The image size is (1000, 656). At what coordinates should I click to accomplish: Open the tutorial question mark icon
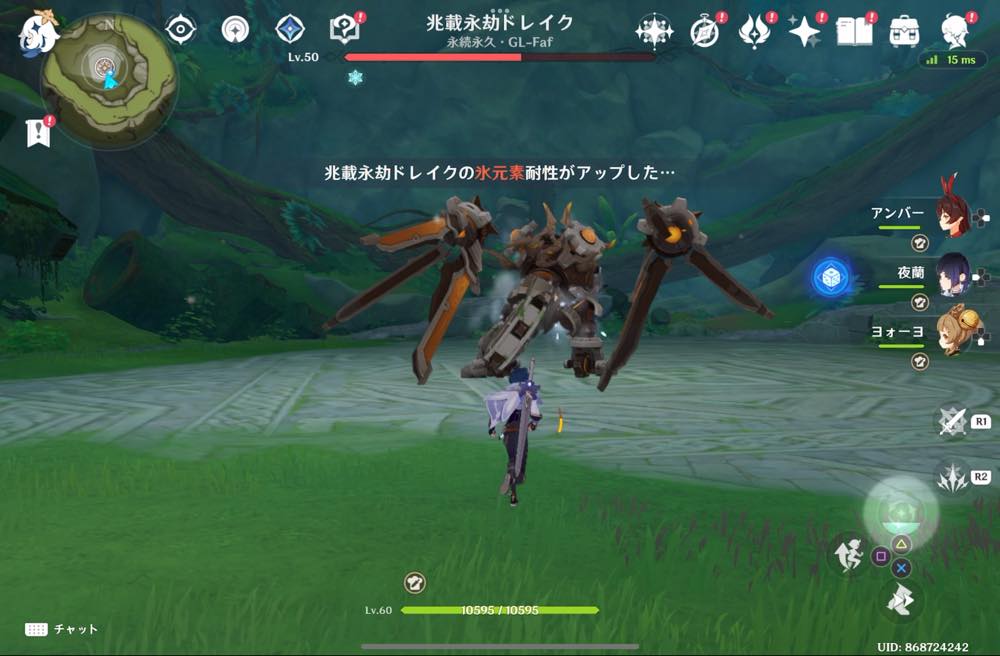click(343, 30)
